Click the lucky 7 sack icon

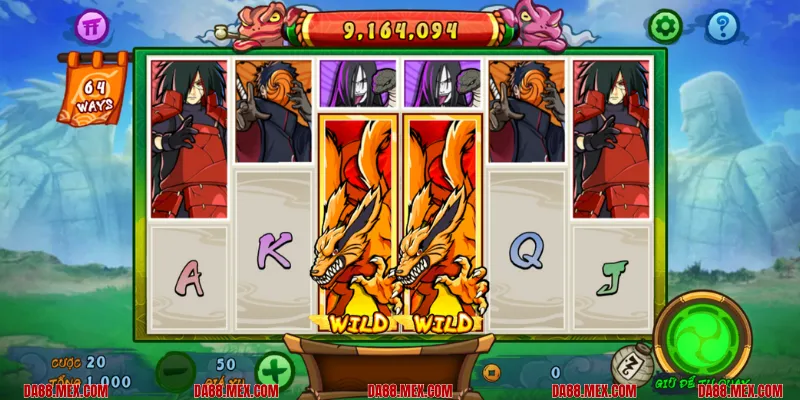coord(625,364)
